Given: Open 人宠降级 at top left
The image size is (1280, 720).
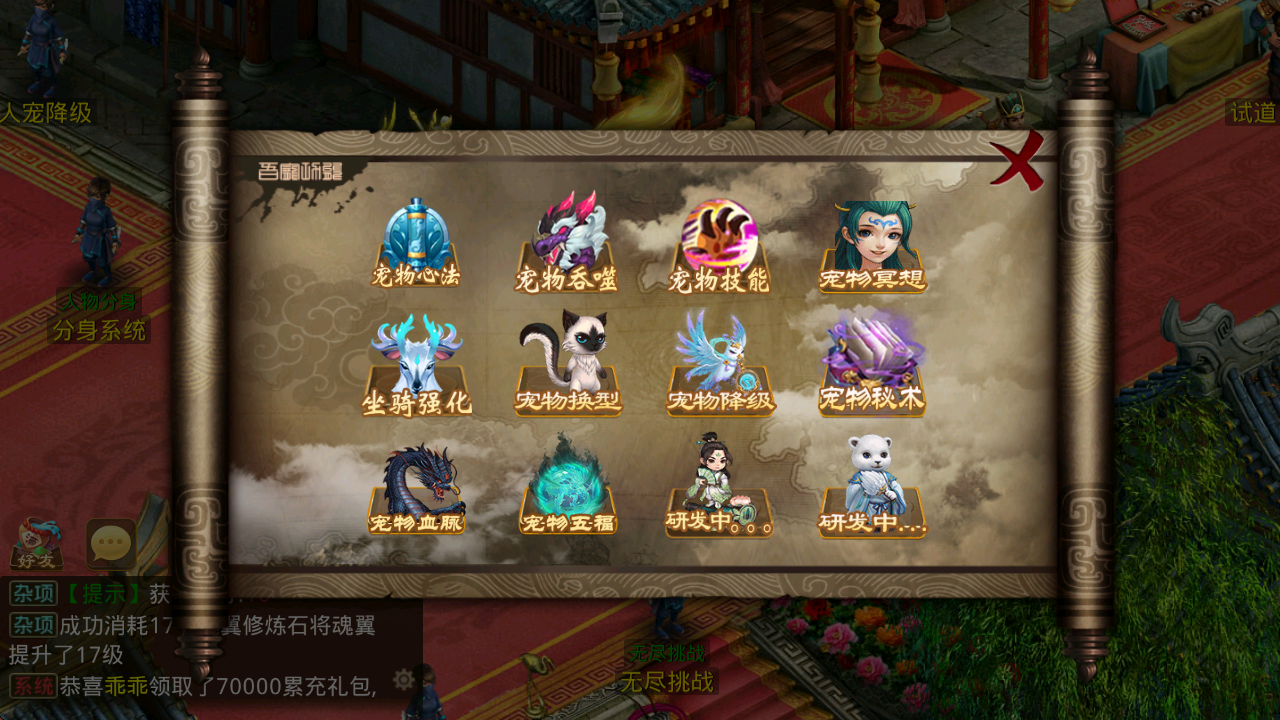Looking at the screenshot, I should pos(47,113).
